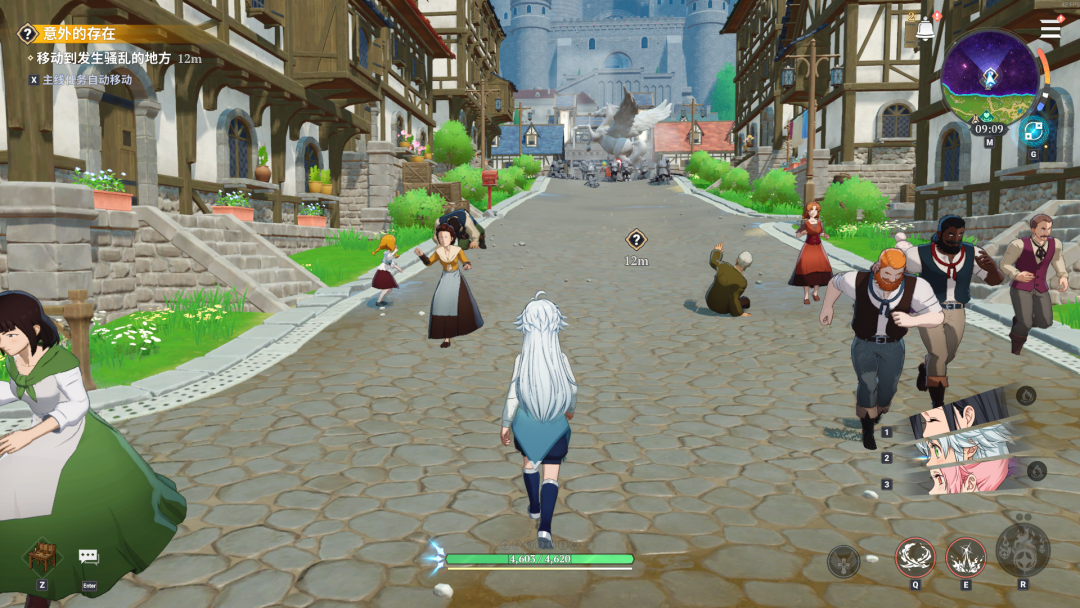
Task: Select the flame icon beside the top portrait
Action: [x=1026, y=396]
